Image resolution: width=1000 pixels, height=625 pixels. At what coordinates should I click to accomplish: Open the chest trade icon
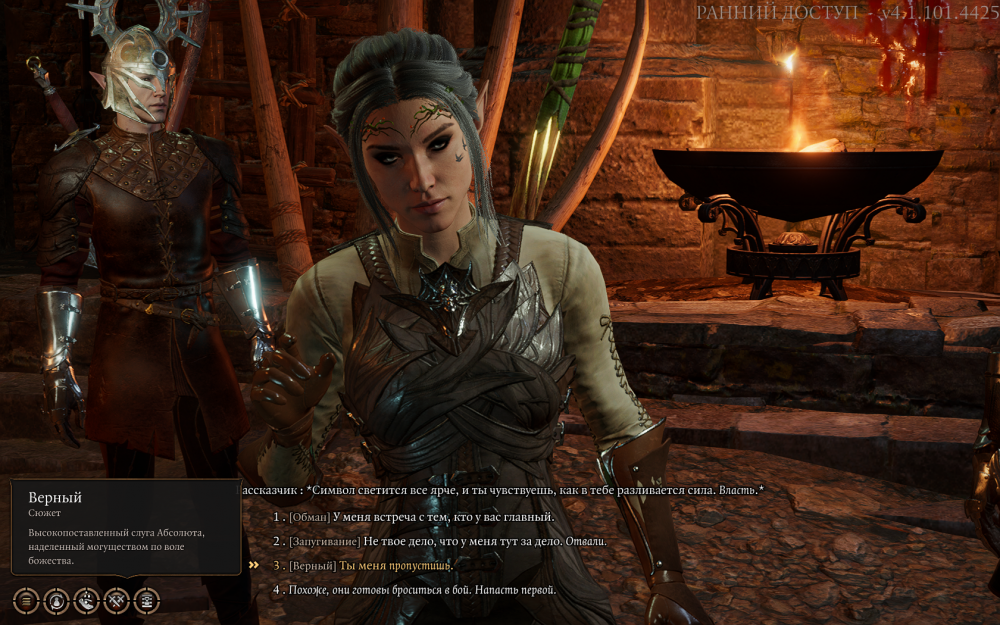[147, 600]
